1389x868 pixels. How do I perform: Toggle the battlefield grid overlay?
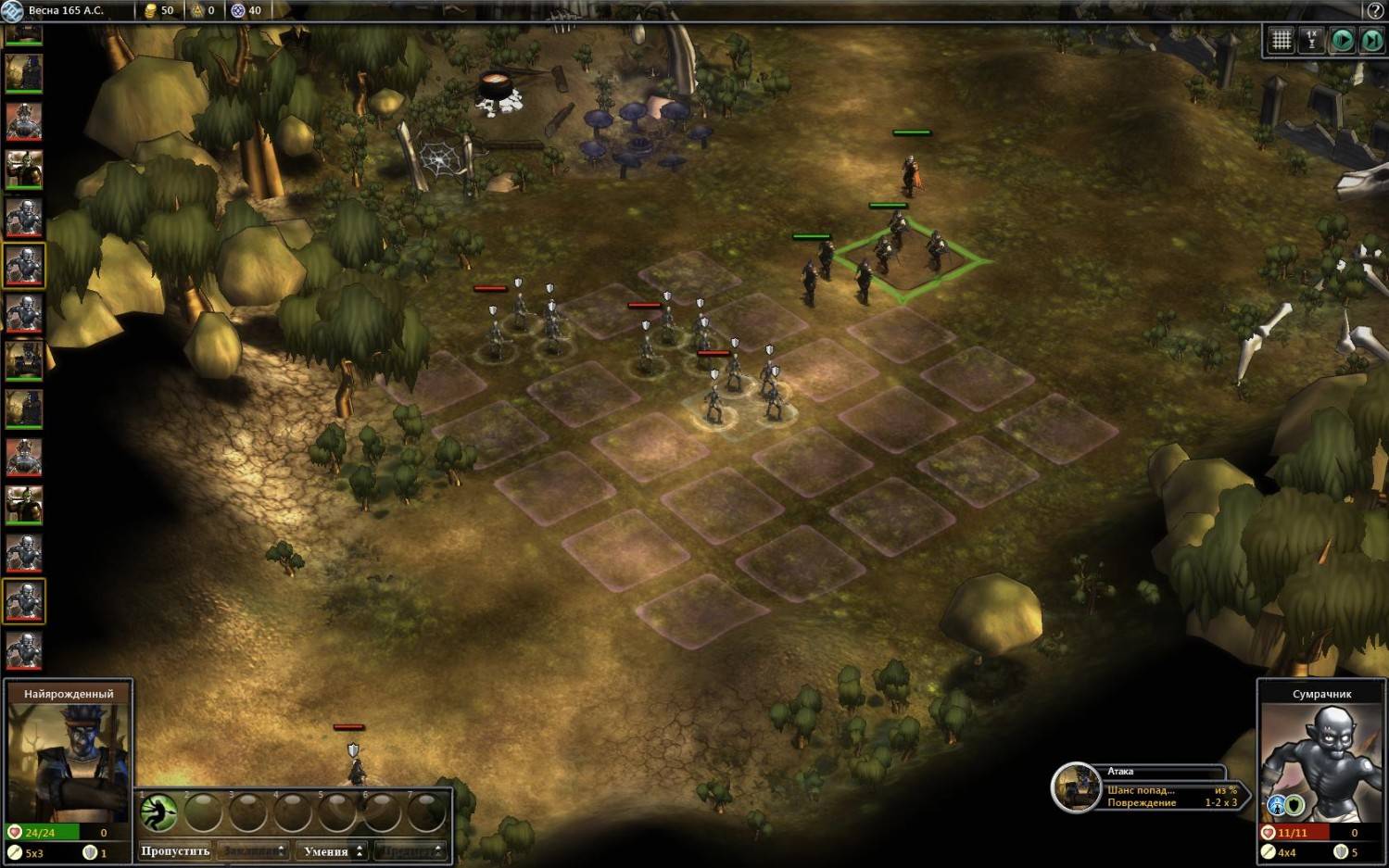(x=1281, y=40)
